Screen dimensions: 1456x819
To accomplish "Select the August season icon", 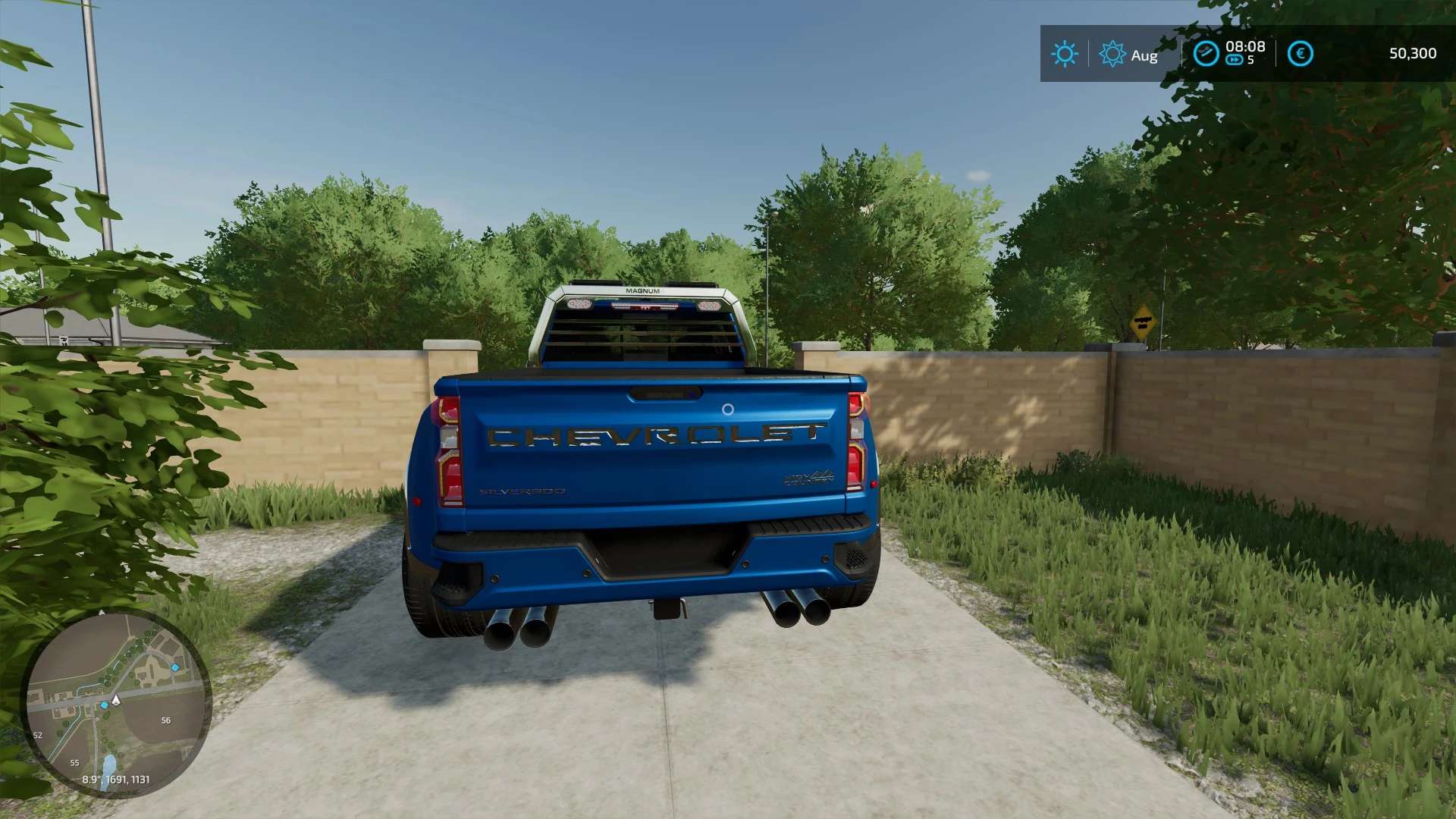I will (1112, 54).
